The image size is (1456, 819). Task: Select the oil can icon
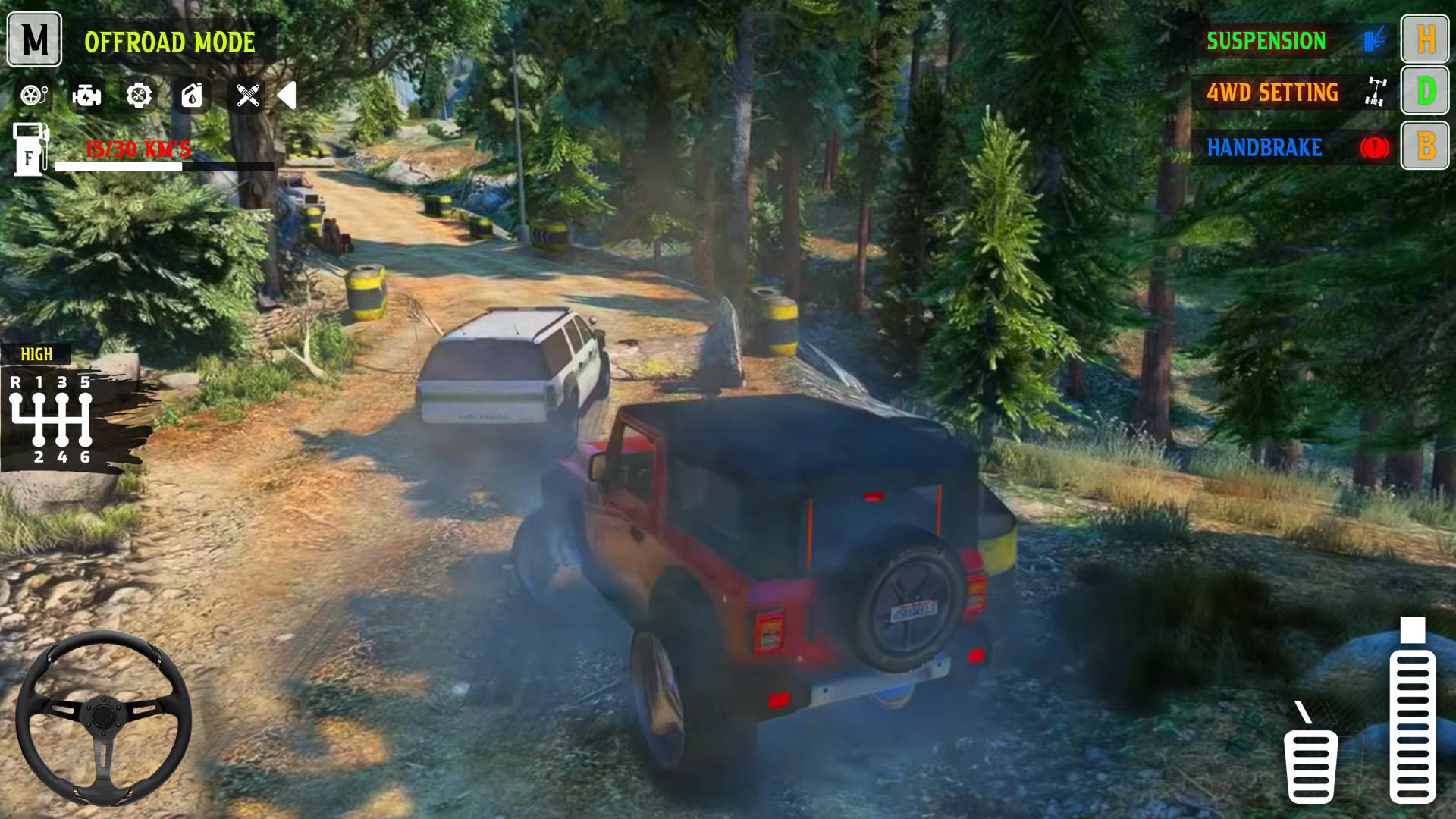191,97
